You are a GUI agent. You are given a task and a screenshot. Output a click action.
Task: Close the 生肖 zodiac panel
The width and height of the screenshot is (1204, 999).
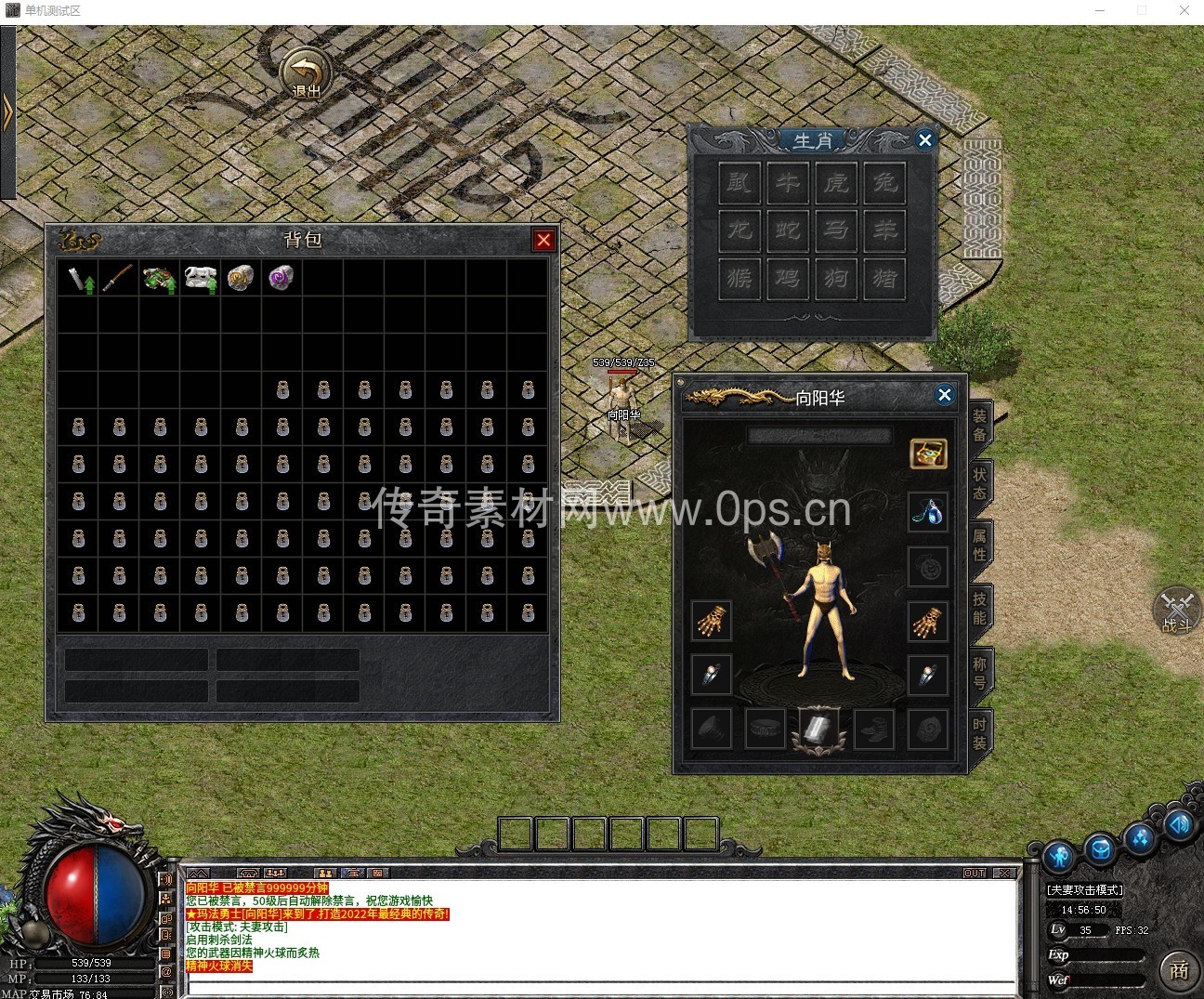pos(924,140)
